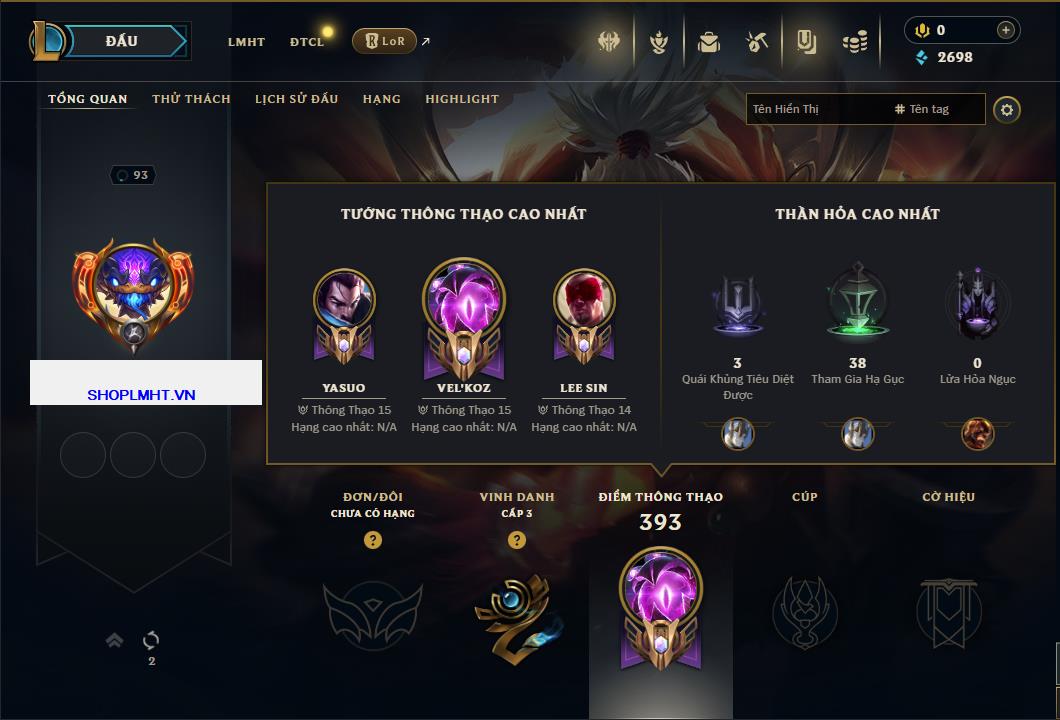The image size is (1060, 720).
Task: Open the Đơn/Đôi ranked emblem
Action: pyautogui.click(x=372, y=611)
